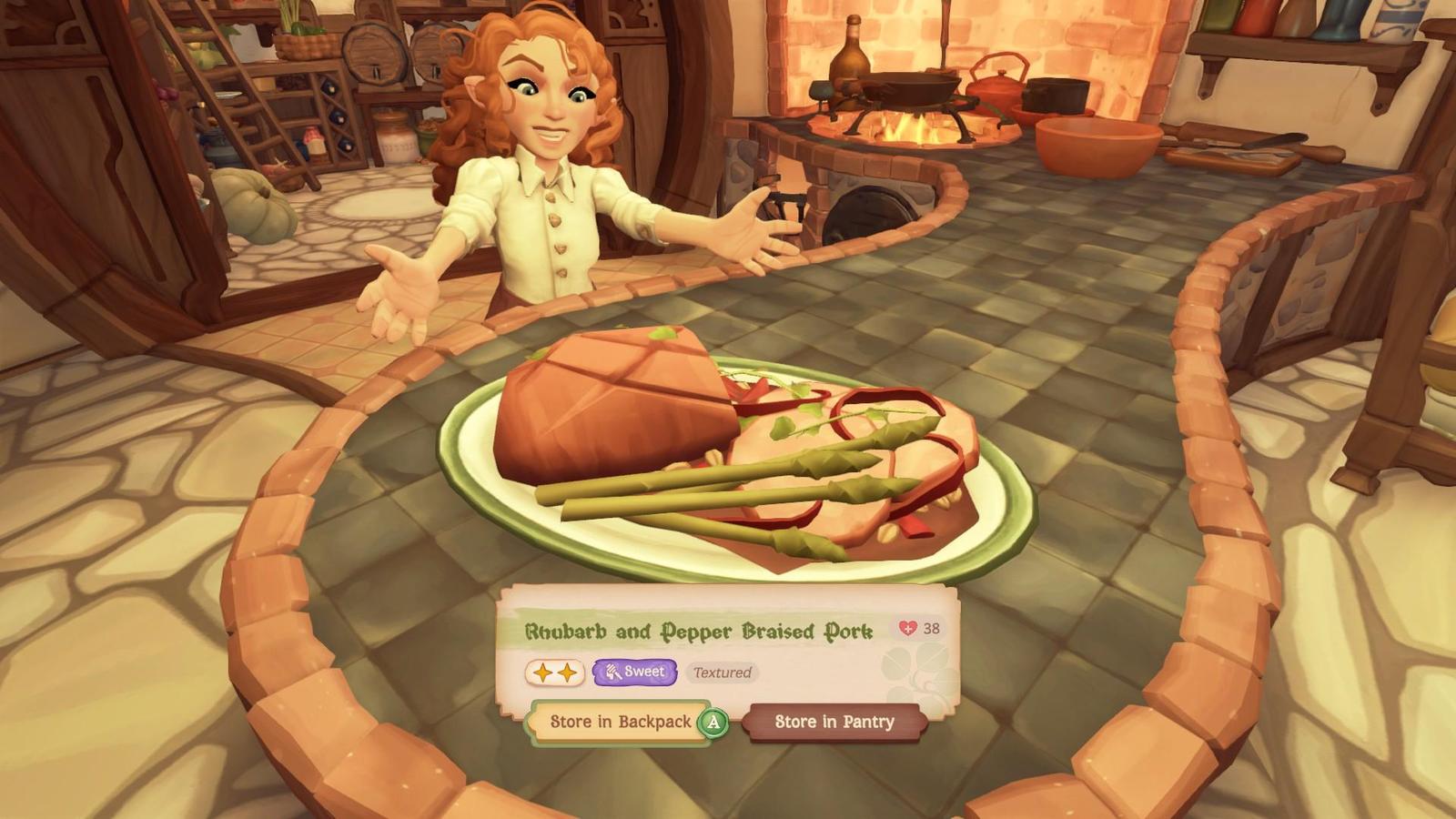Image resolution: width=1456 pixels, height=819 pixels.
Task: Click the first quality star
Action: [542, 672]
